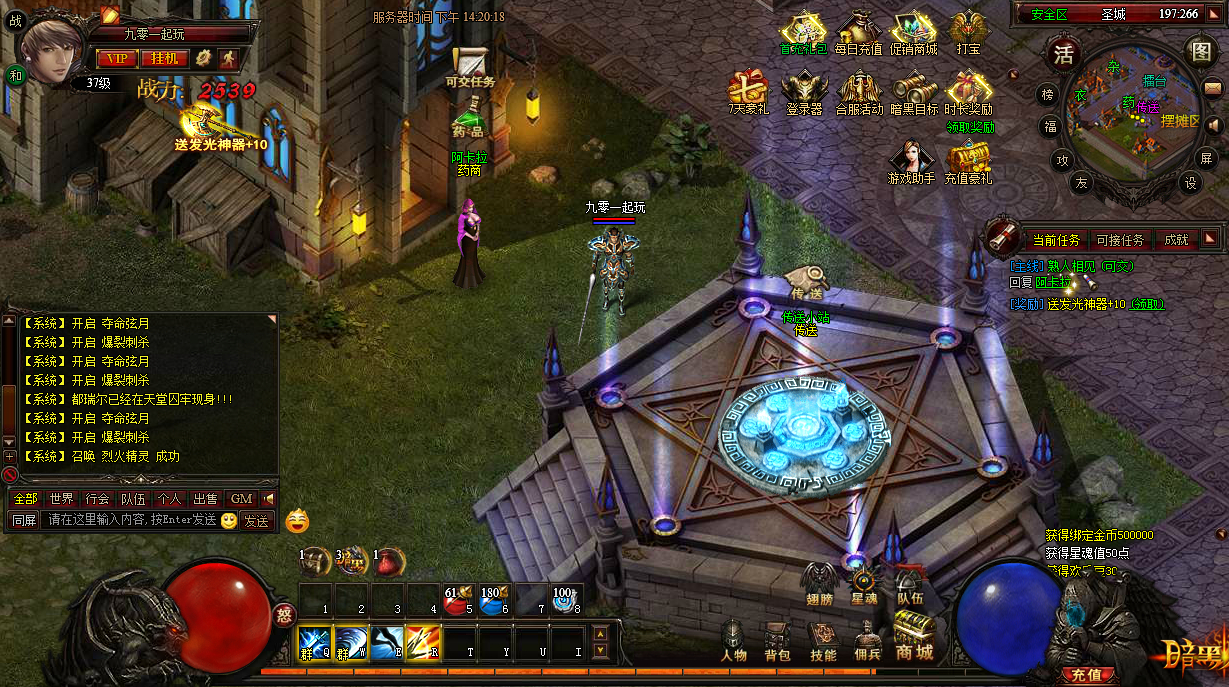
Task: Open the 技能 skills panel
Action: (823, 641)
